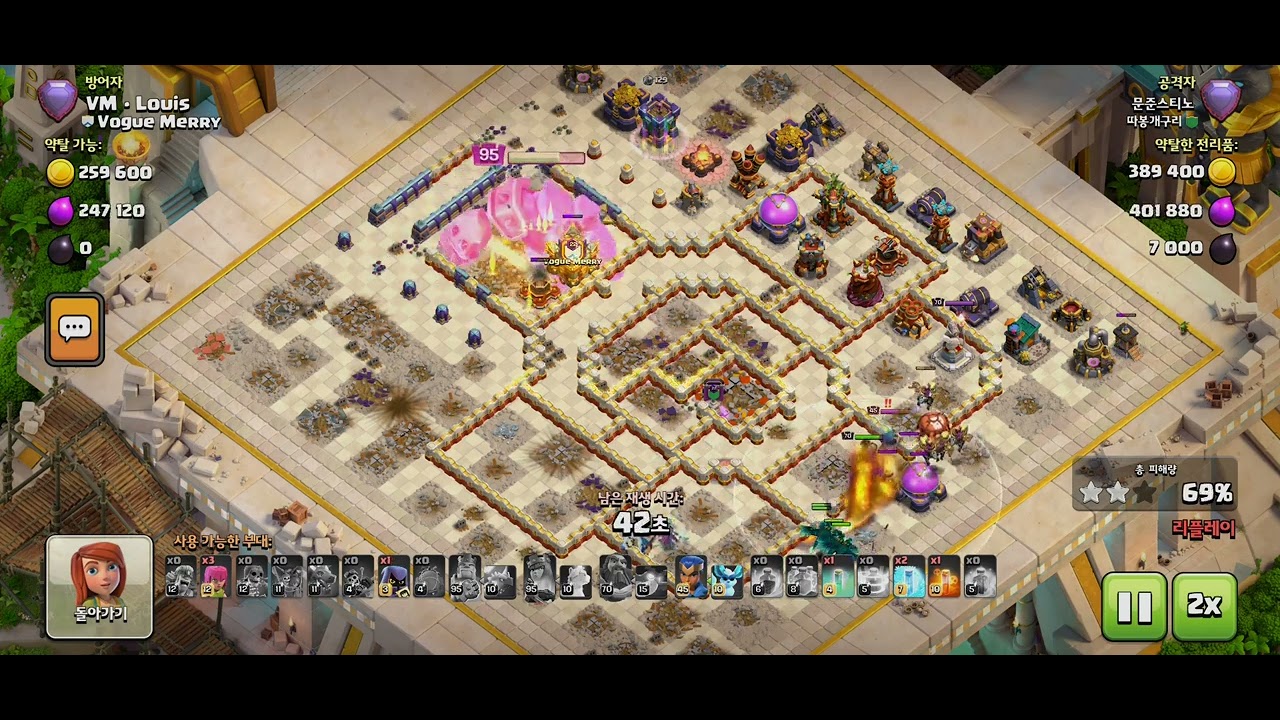Pick the blue frosty hero pet card
This screenshot has width=1280, height=720.
[x=726, y=577]
